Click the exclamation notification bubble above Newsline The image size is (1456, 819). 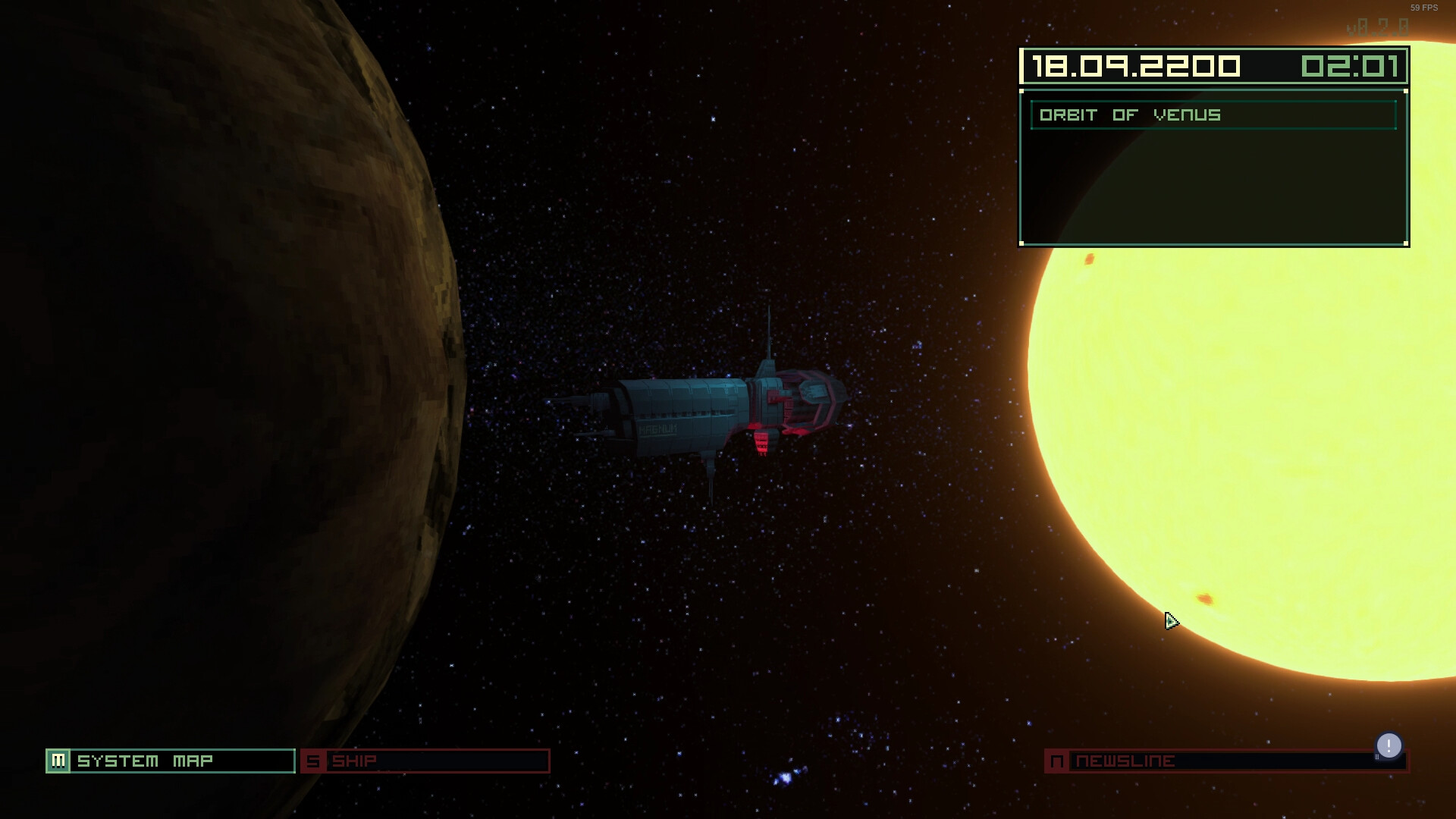[1389, 745]
